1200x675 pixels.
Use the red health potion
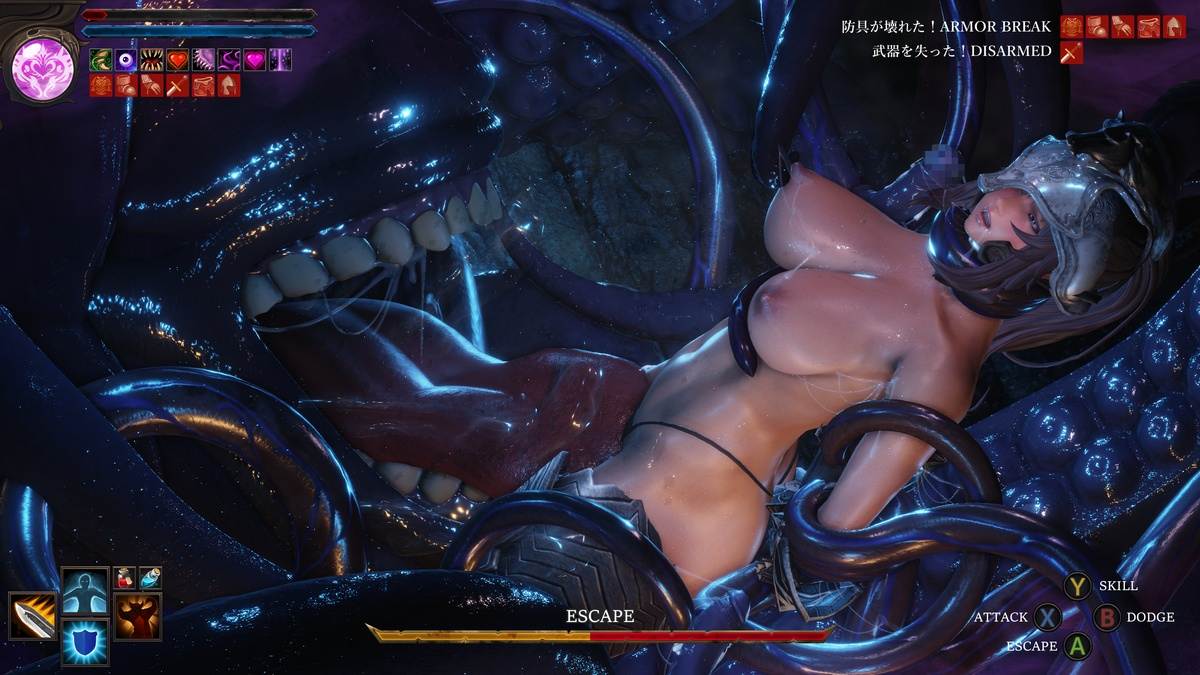(x=125, y=577)
